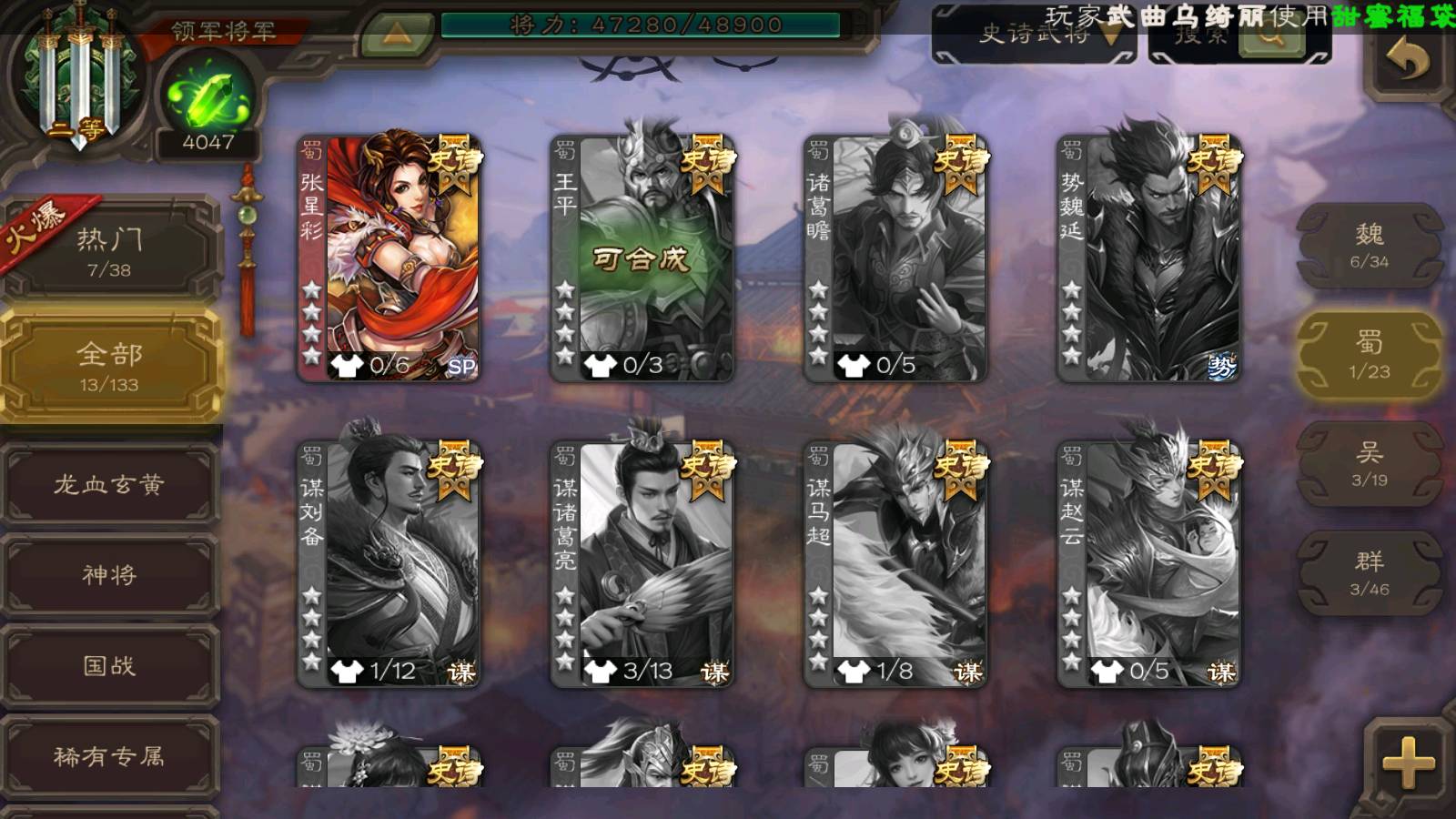Filter heroes by 群 faction
The height and width of the screenshot is (819, 1456).
pyautogui.click(x=1369, y=573)
